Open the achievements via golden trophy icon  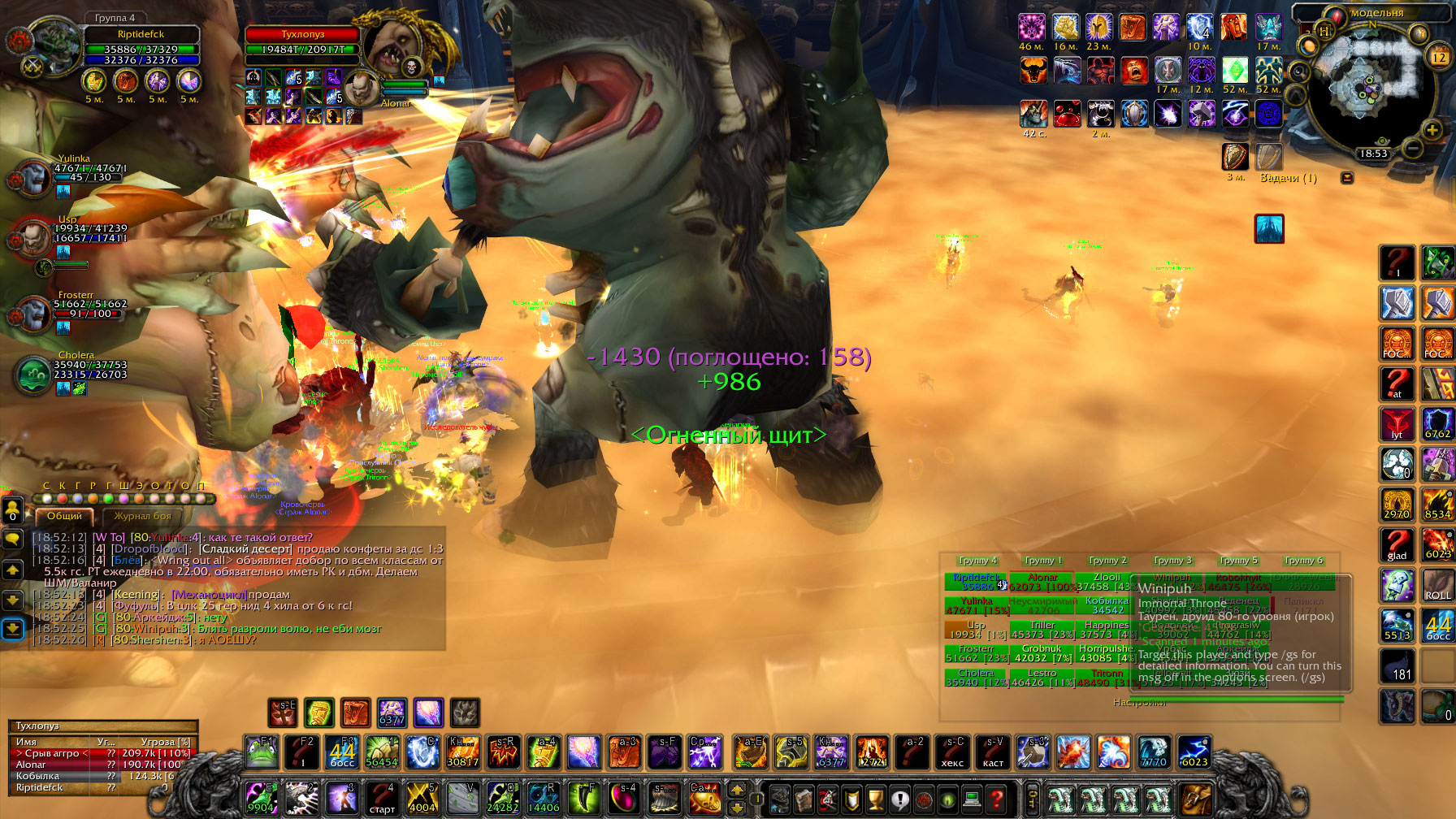point(875,799)
